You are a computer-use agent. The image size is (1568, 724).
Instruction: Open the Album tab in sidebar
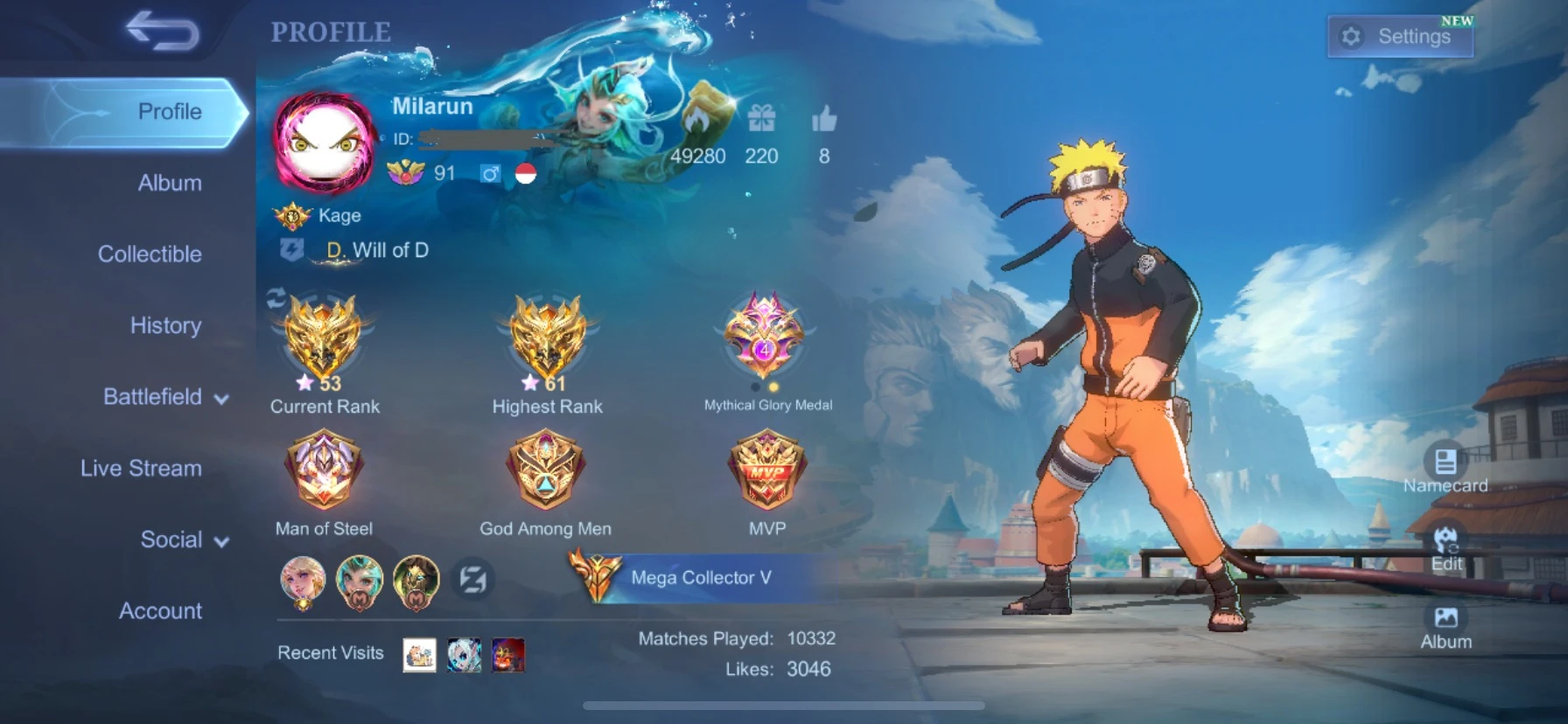(x=169, y=183)
